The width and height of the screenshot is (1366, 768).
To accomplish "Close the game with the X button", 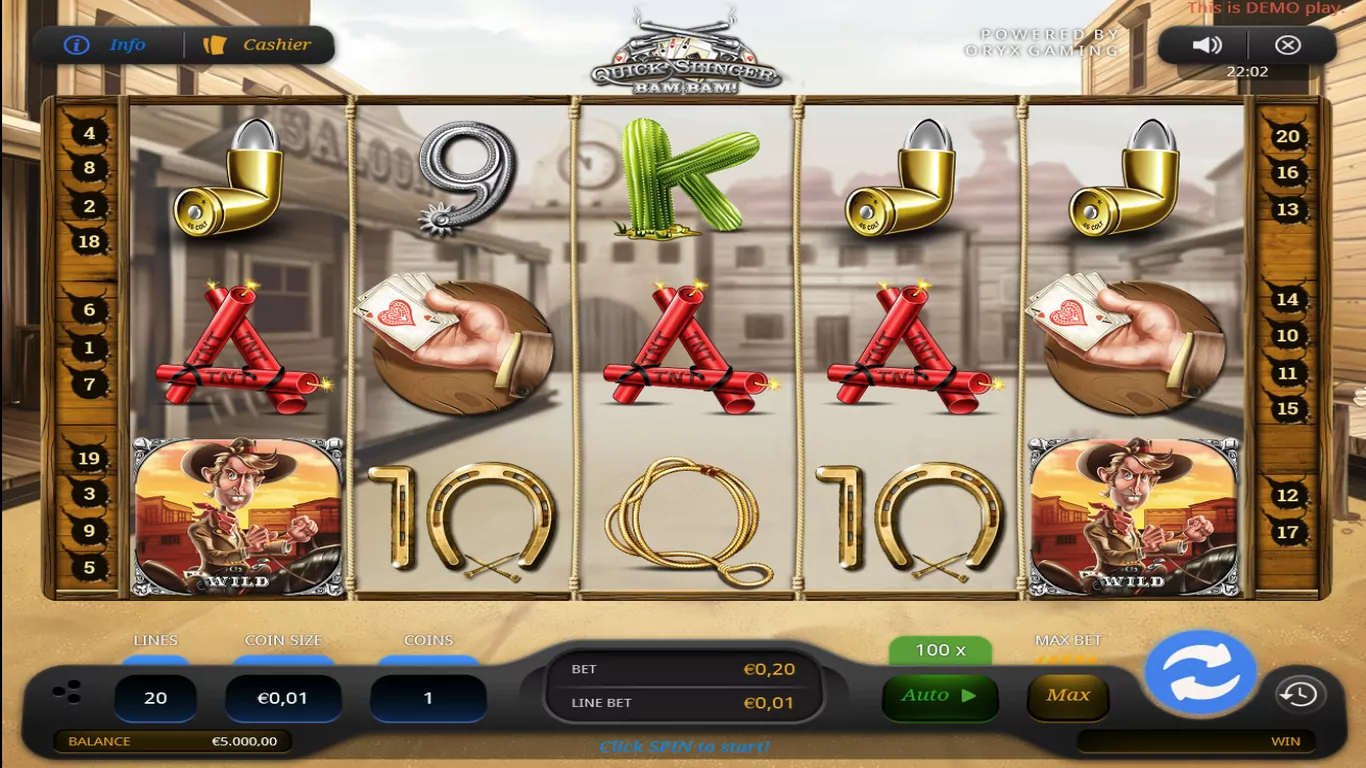I will pyautogui.click(x=1288, y=45).
